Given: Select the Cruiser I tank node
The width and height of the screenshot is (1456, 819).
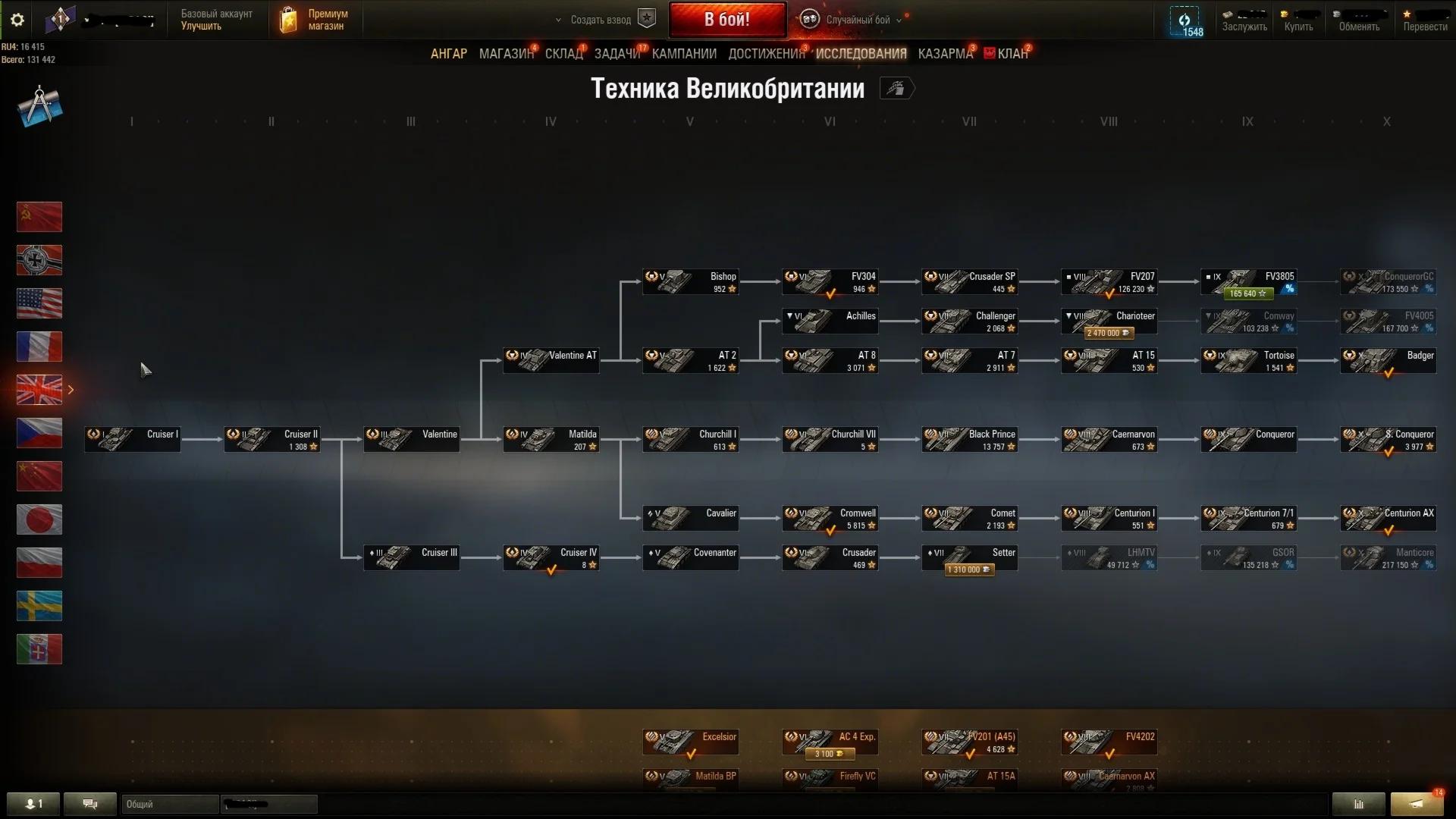Looking at the screenshot, I should tap(133, 440).
